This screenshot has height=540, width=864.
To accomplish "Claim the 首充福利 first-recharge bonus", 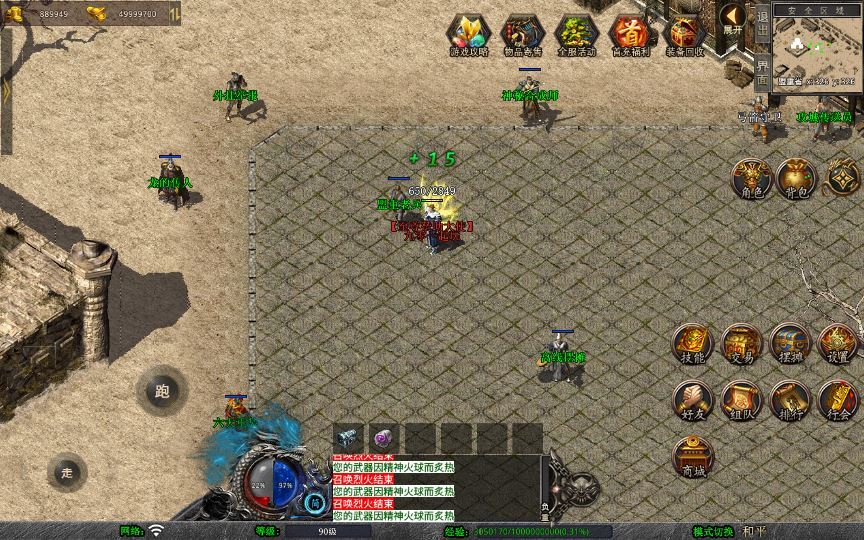I will [629, 34].
